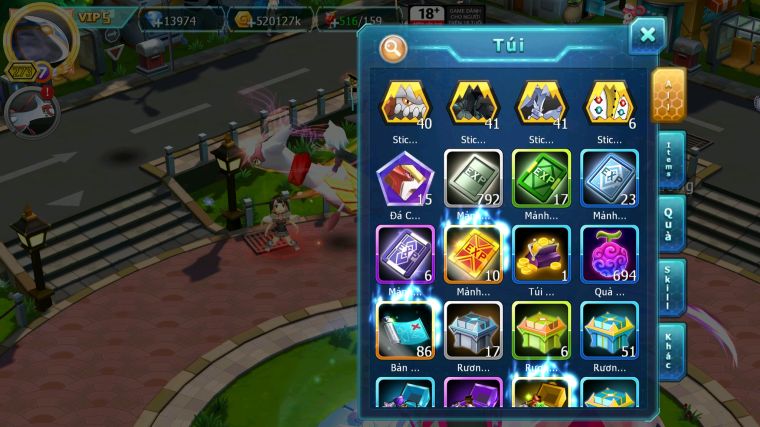Select the purple swirled fruit item
This screenshot has width=760, height=427.
(x=610, y=255)
